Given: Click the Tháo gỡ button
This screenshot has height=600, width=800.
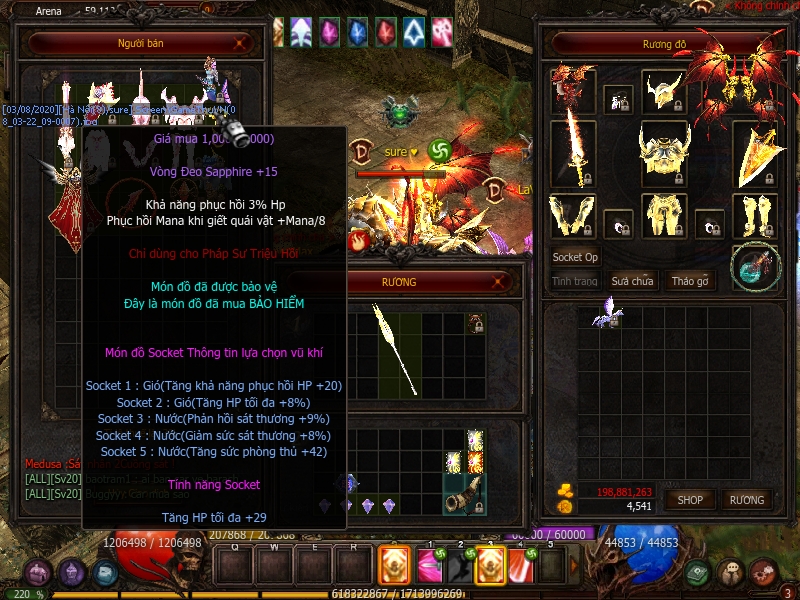Looking at the screenshot, I should click(x=690, y=281).
